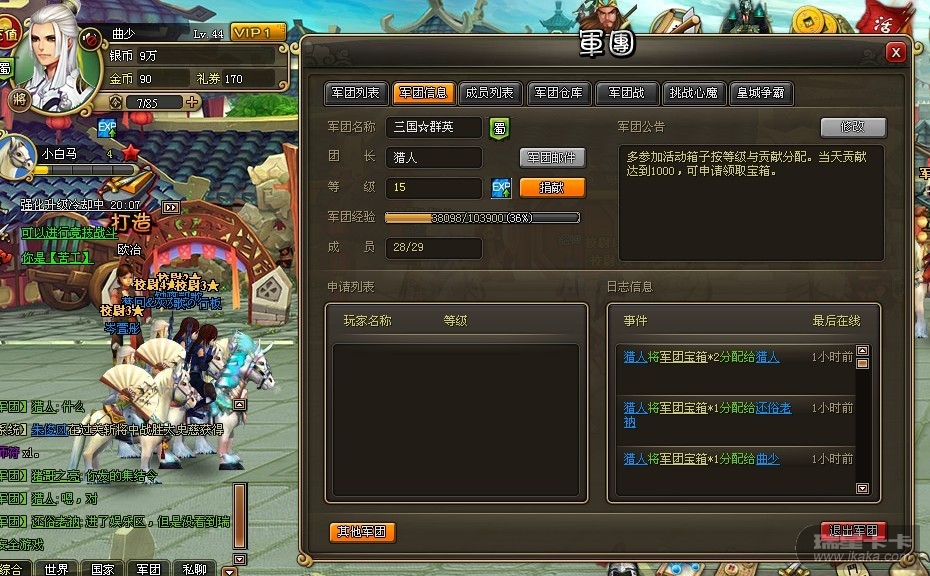Image resolution: width=930 pixels, height=576 pixels.
Task: Show the 军团仓库 tab
Action: click(x=558, y=93)
